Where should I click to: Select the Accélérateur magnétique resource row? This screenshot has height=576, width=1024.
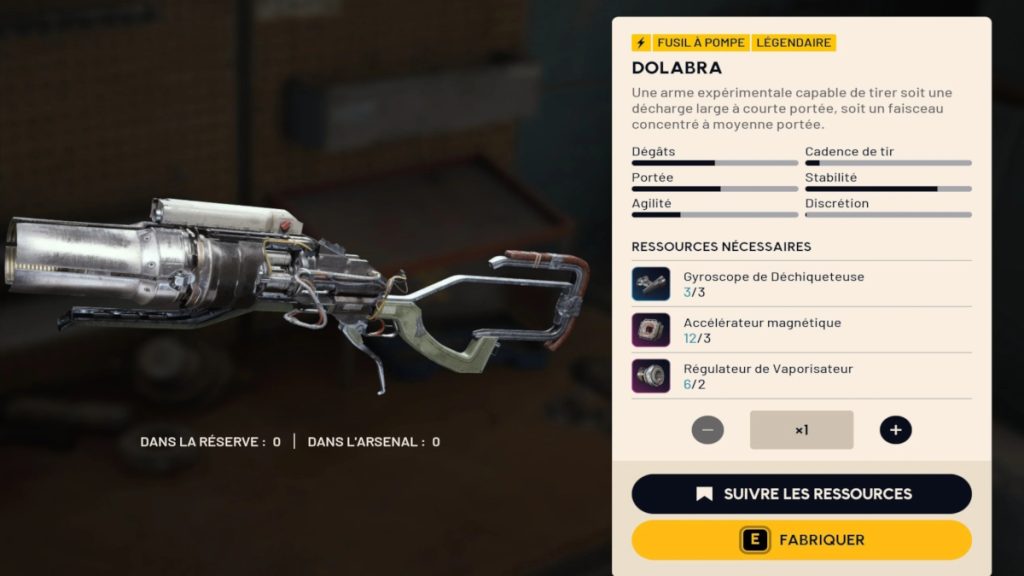801,330
